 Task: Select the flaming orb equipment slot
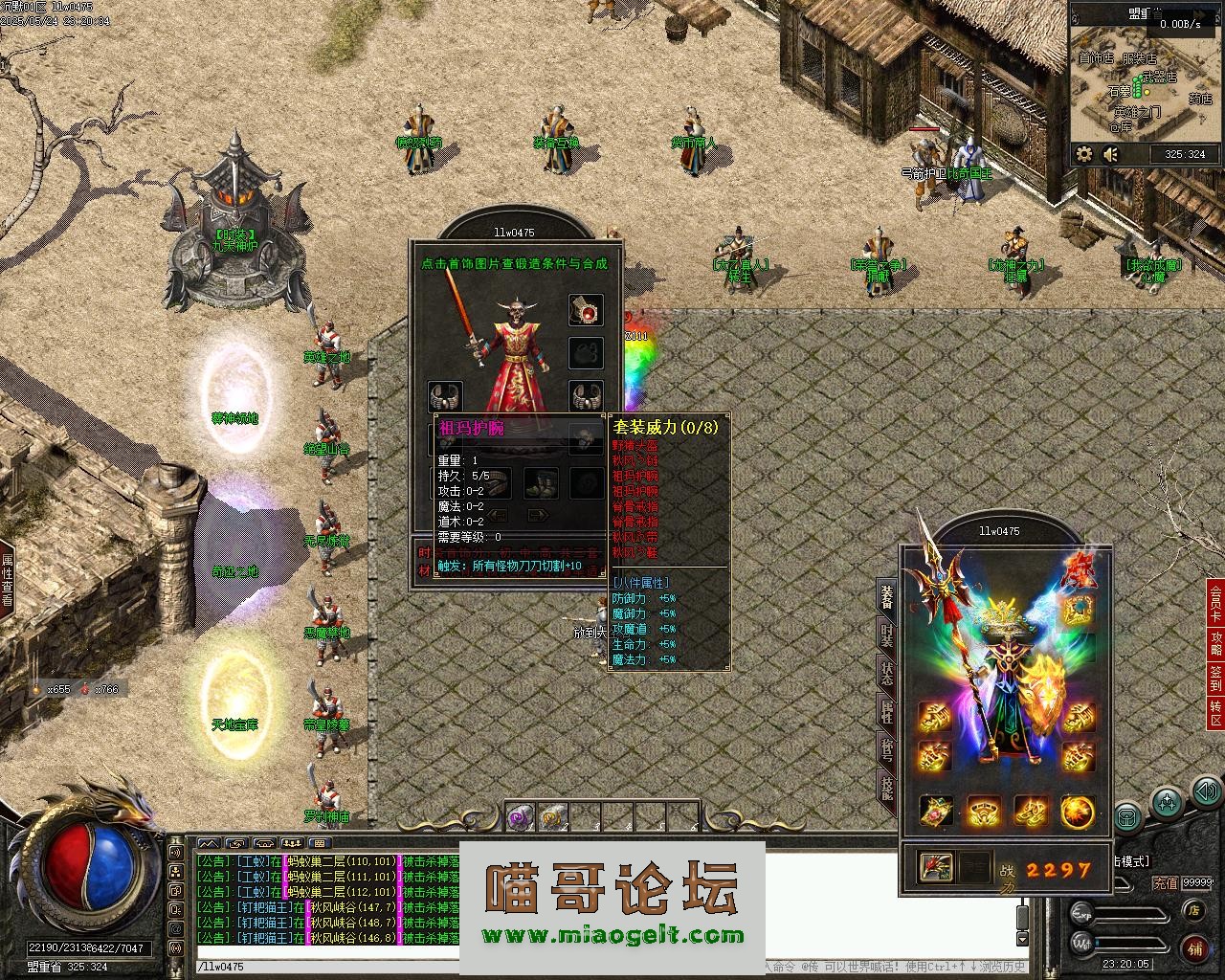(x=1079, y=812)
